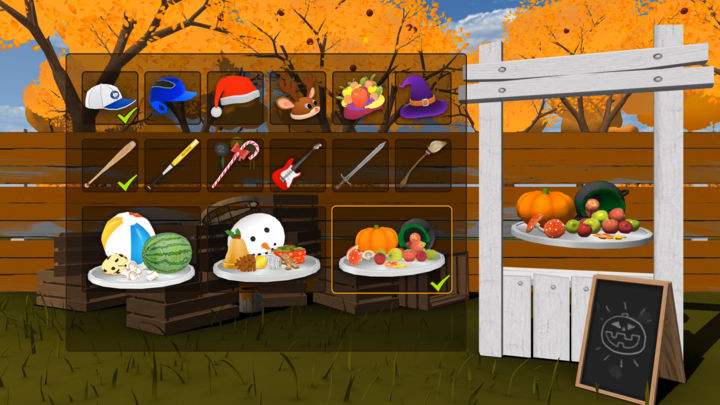720x405 pixels.
Task: Select the steel sword
Action: (x=360, y=165)
